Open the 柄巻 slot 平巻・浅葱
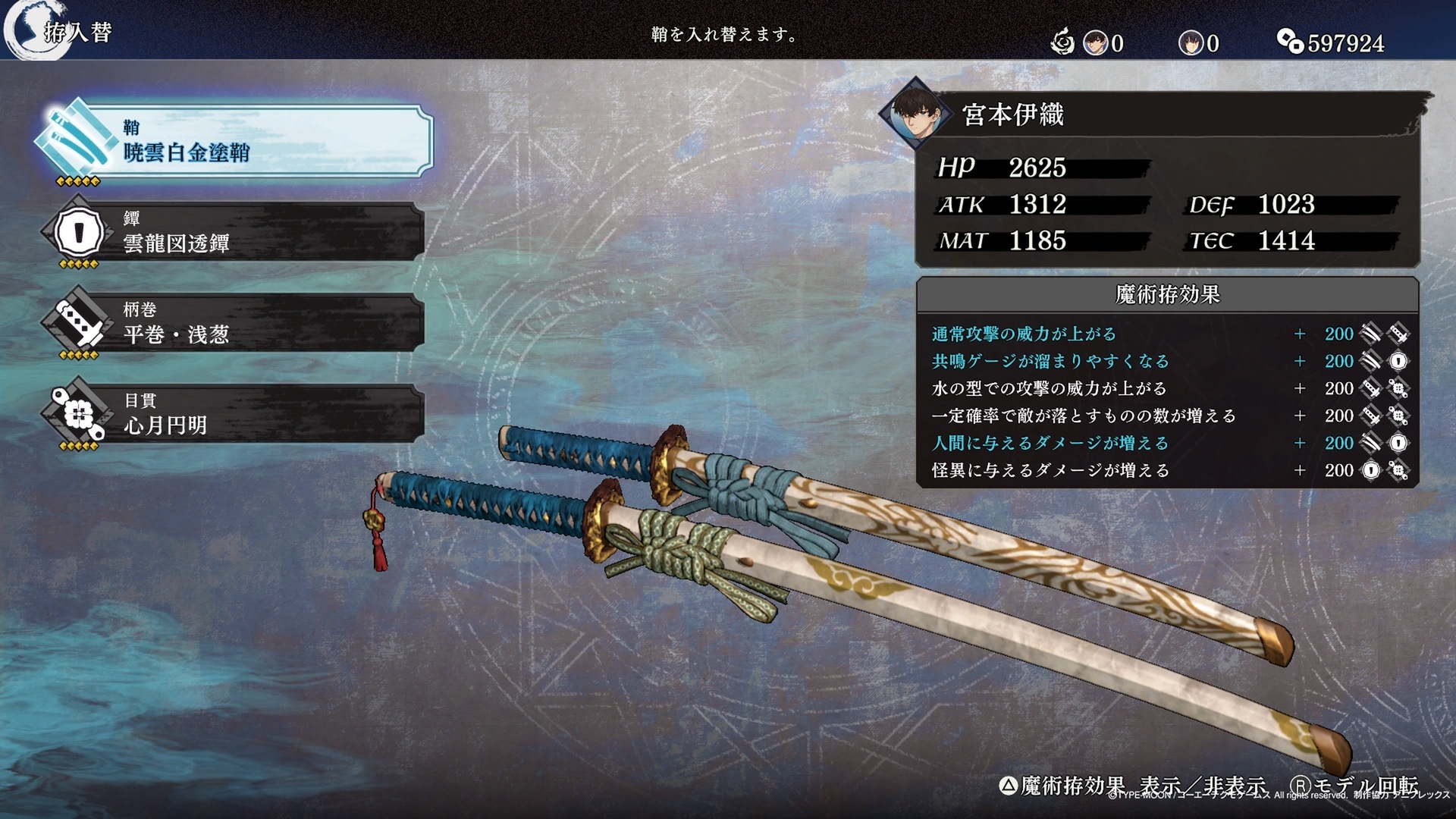1456x819 pixels. tap(235, 323)
